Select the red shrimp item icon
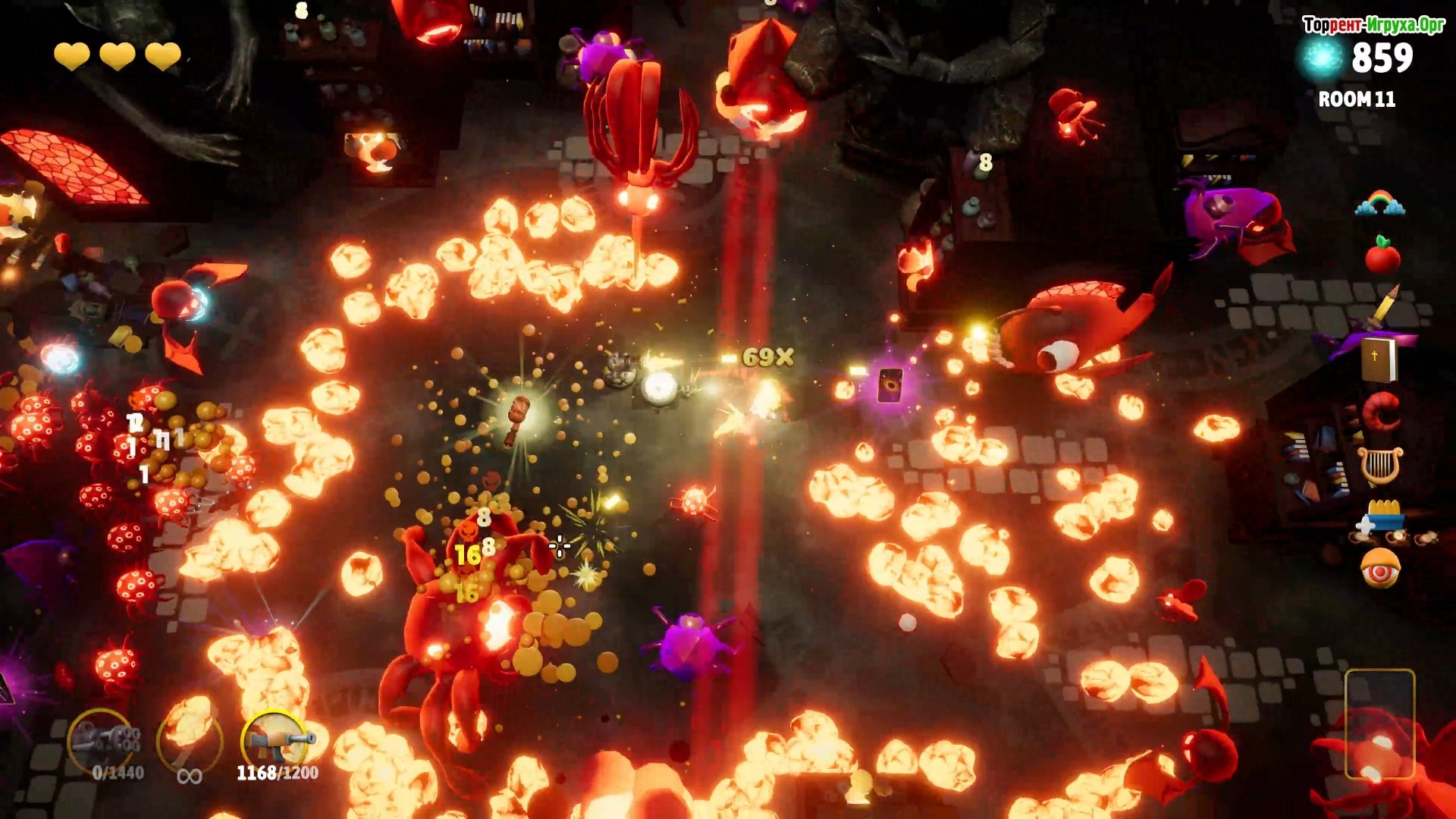The image size is (1456, 819). [x=1382, y=411]
